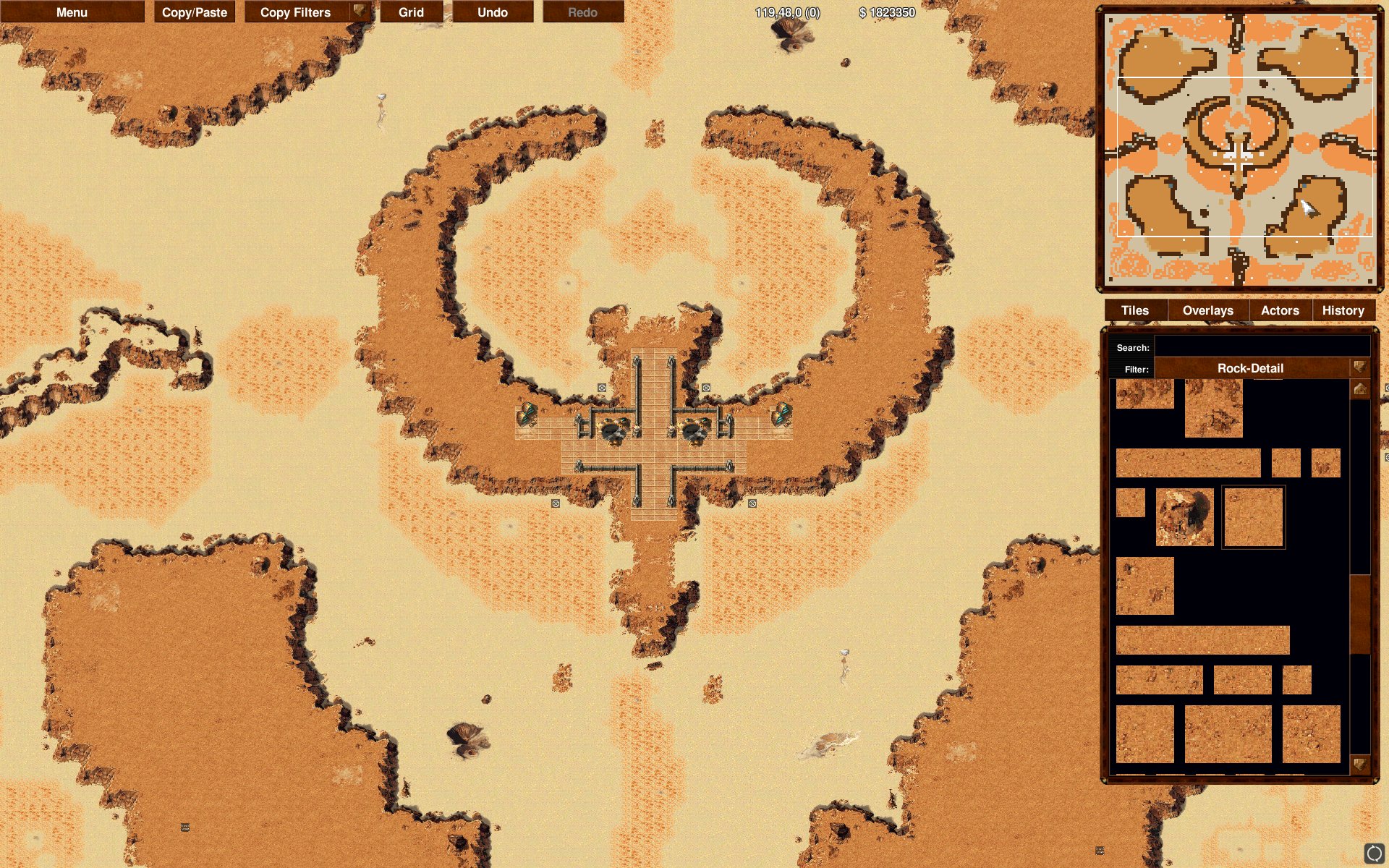1389x868 pixels.
Task: Click the Copy/Paste button
Action: [194, 12]
